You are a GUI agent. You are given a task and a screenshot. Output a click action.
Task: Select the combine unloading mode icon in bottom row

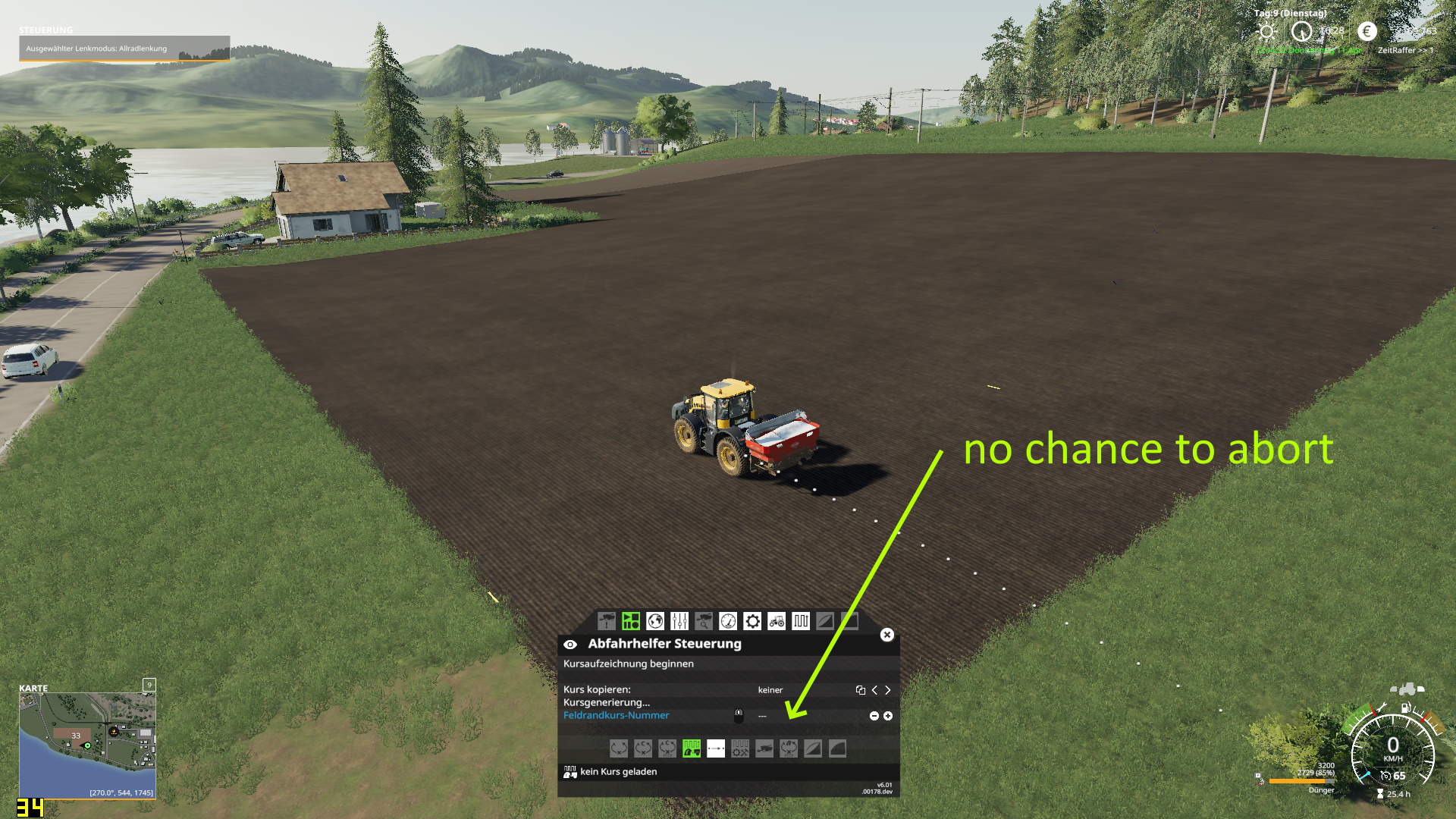tap(764, 748)
